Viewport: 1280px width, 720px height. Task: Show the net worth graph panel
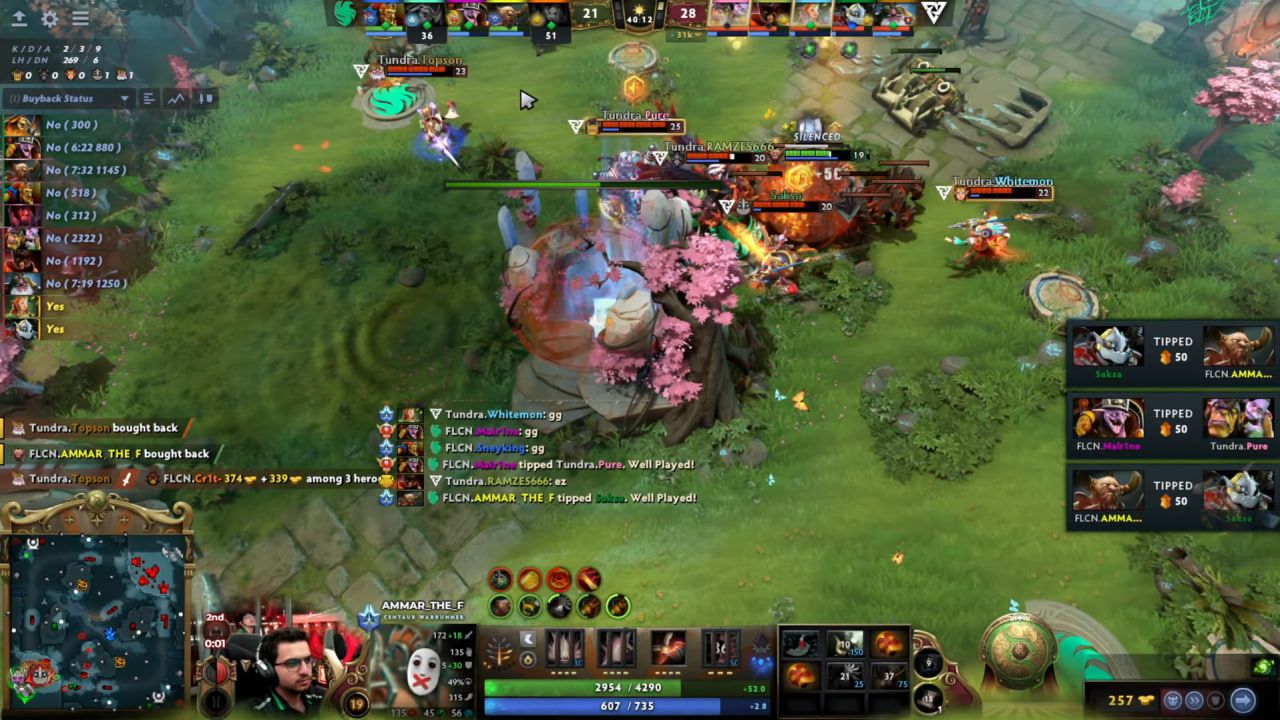click(177, 98)
